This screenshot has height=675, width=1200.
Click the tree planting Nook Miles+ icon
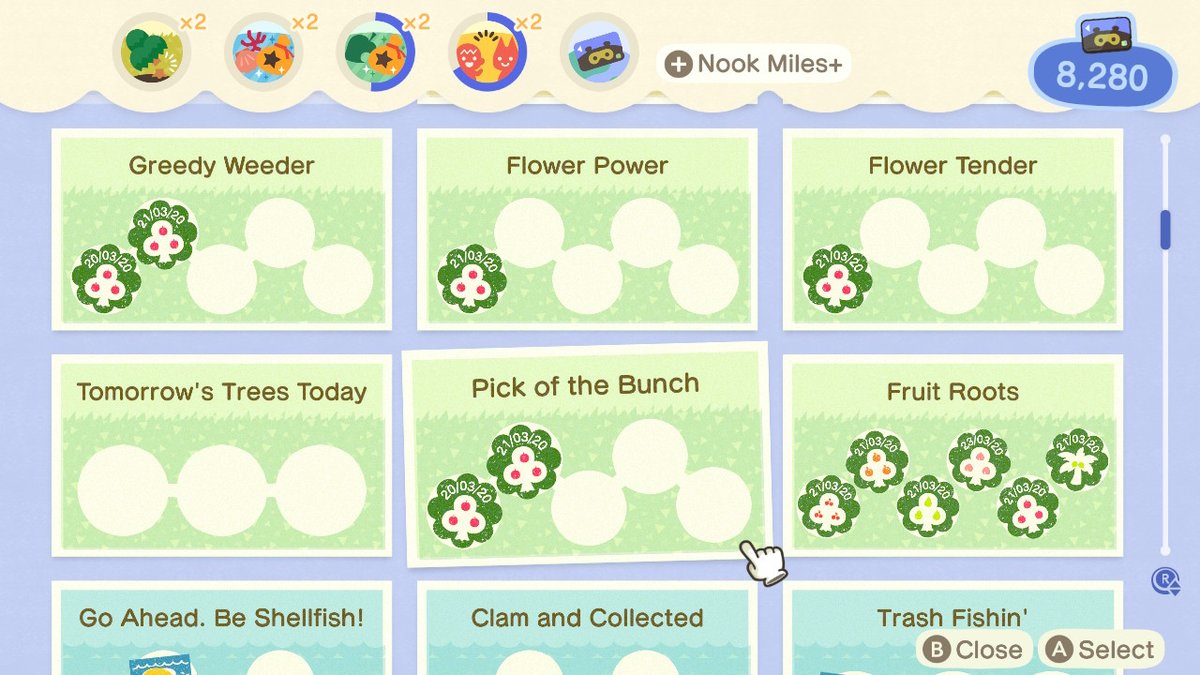coord(152,50)
